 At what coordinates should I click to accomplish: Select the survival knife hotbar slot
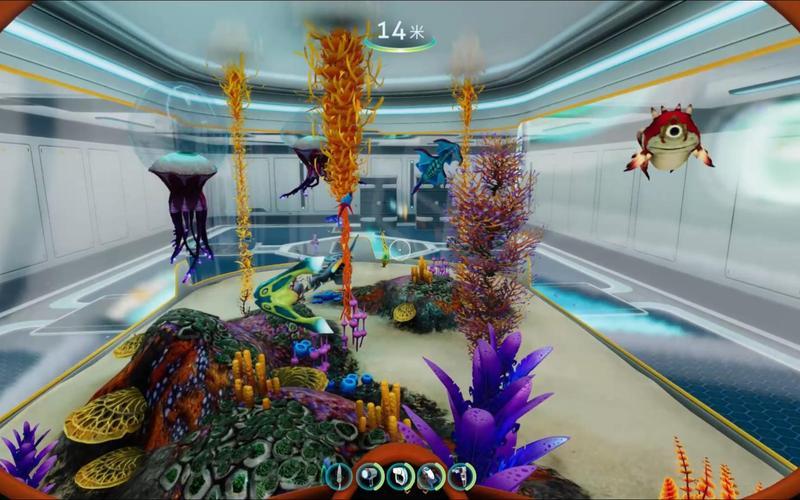[339, 476]
